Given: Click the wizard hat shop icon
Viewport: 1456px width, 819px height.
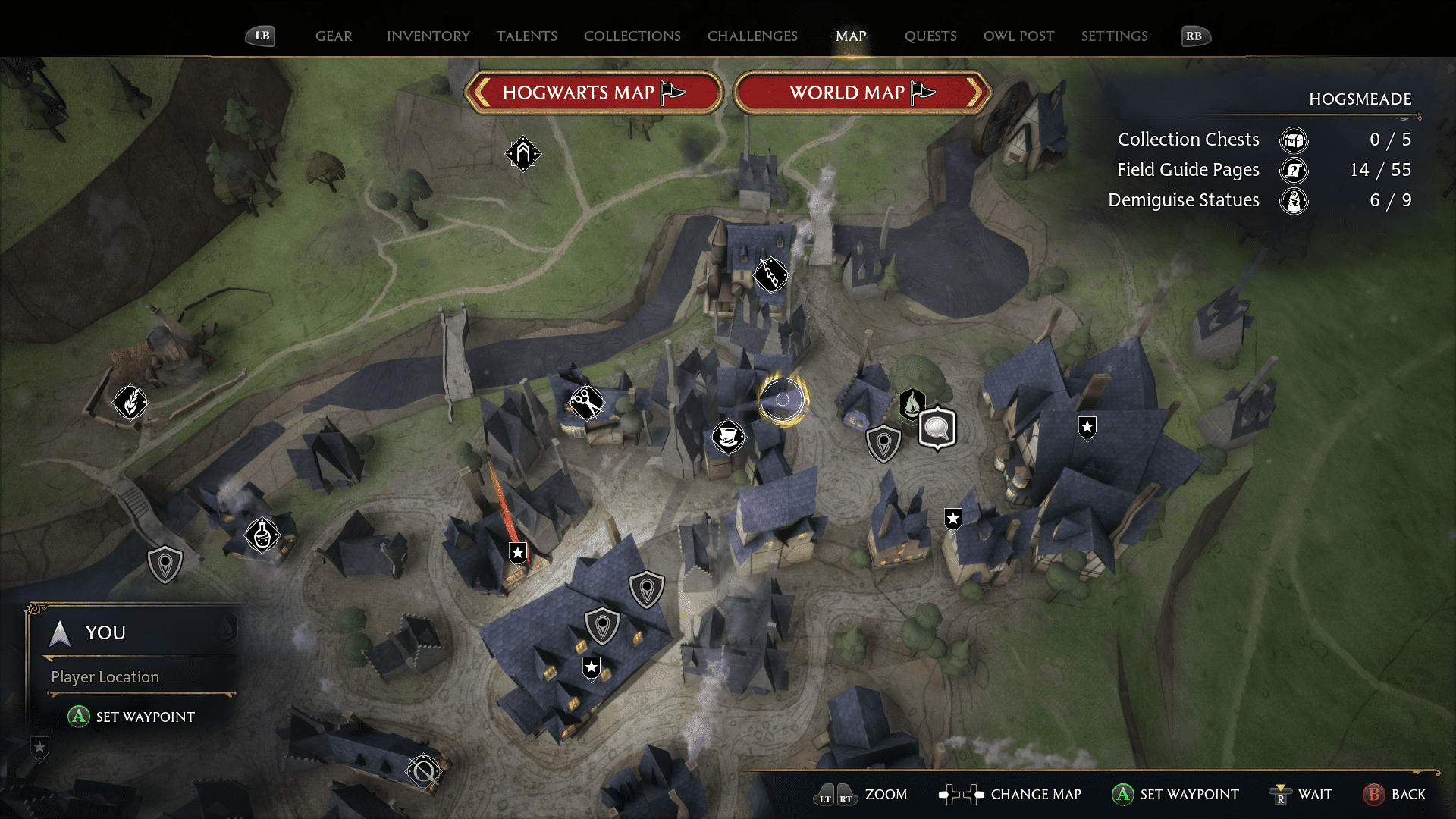Looking at the screenshot, I should click(728, 438).
